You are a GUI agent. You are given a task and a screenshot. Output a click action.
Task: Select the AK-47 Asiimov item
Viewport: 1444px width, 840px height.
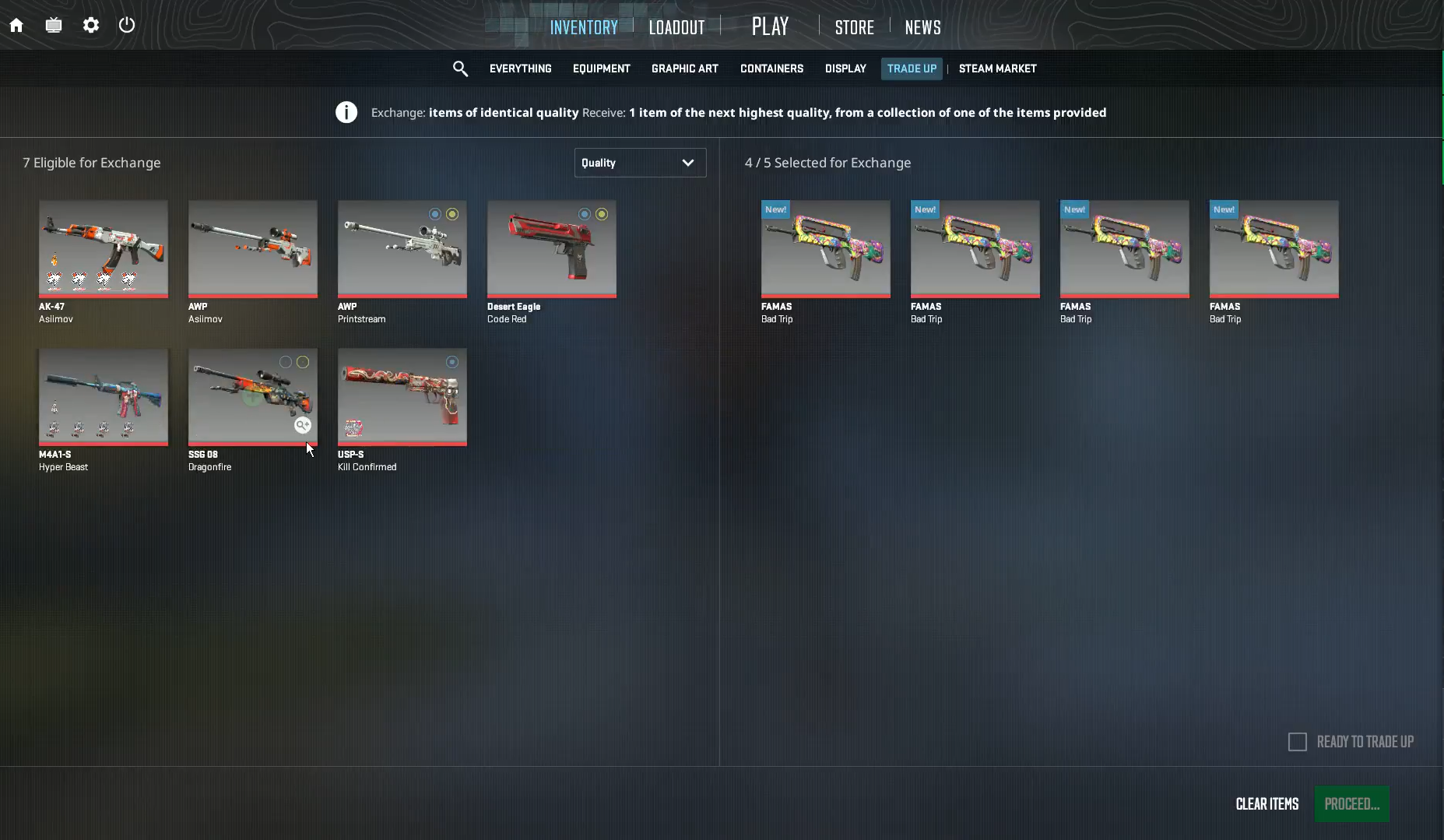[x=104, y=248]
